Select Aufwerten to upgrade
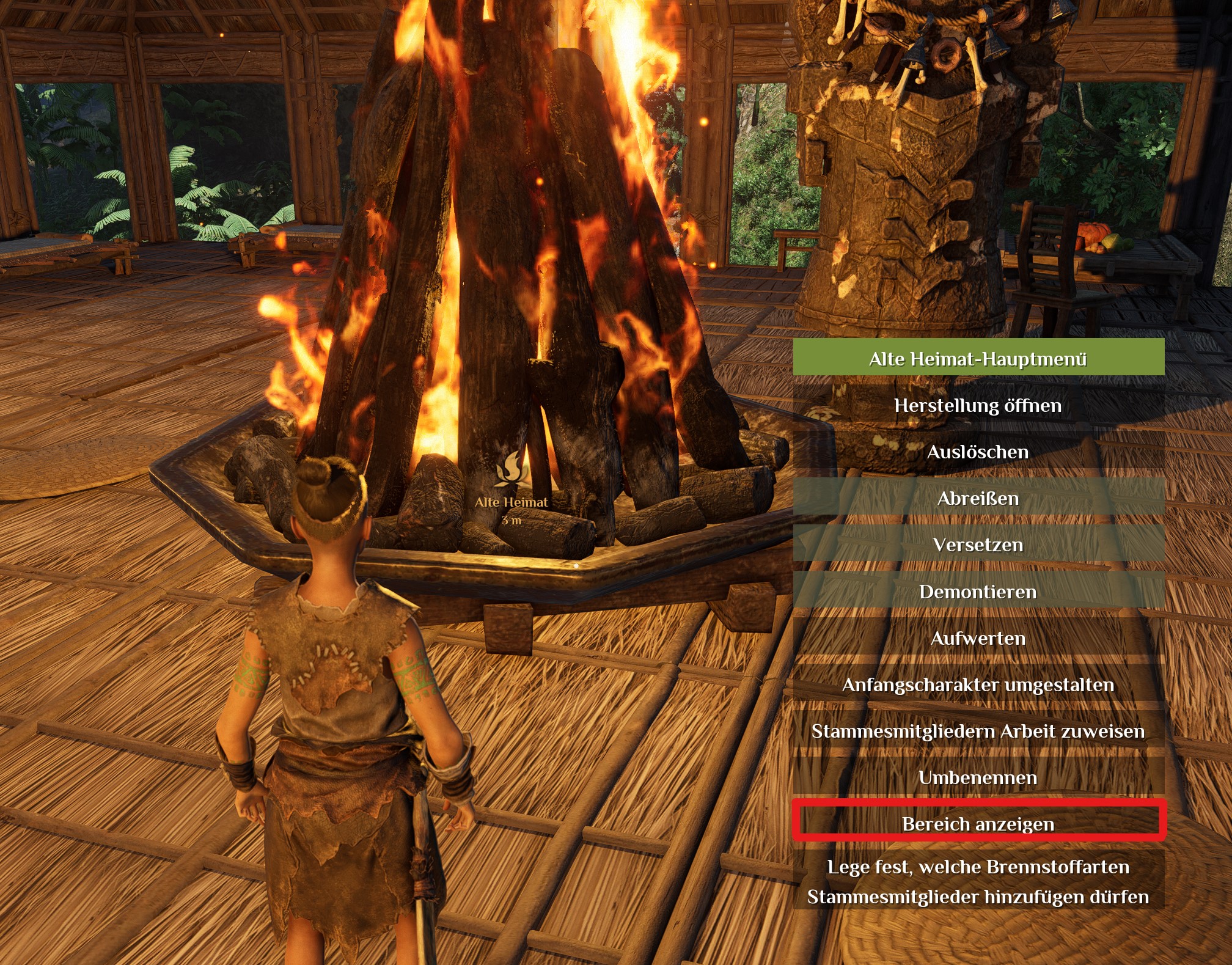Screen dimensions: 1232x965 978,638
